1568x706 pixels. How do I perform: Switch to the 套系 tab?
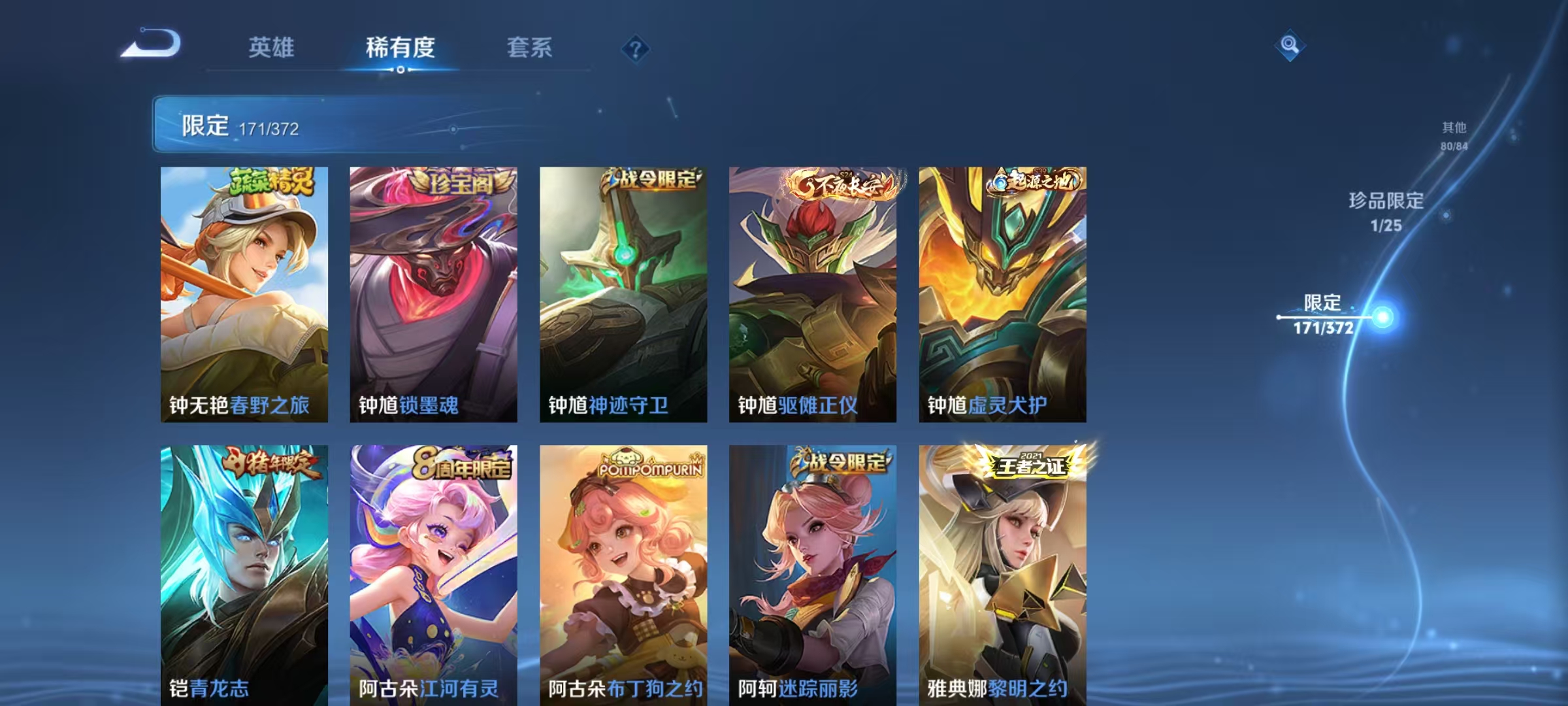click(531, 48)
